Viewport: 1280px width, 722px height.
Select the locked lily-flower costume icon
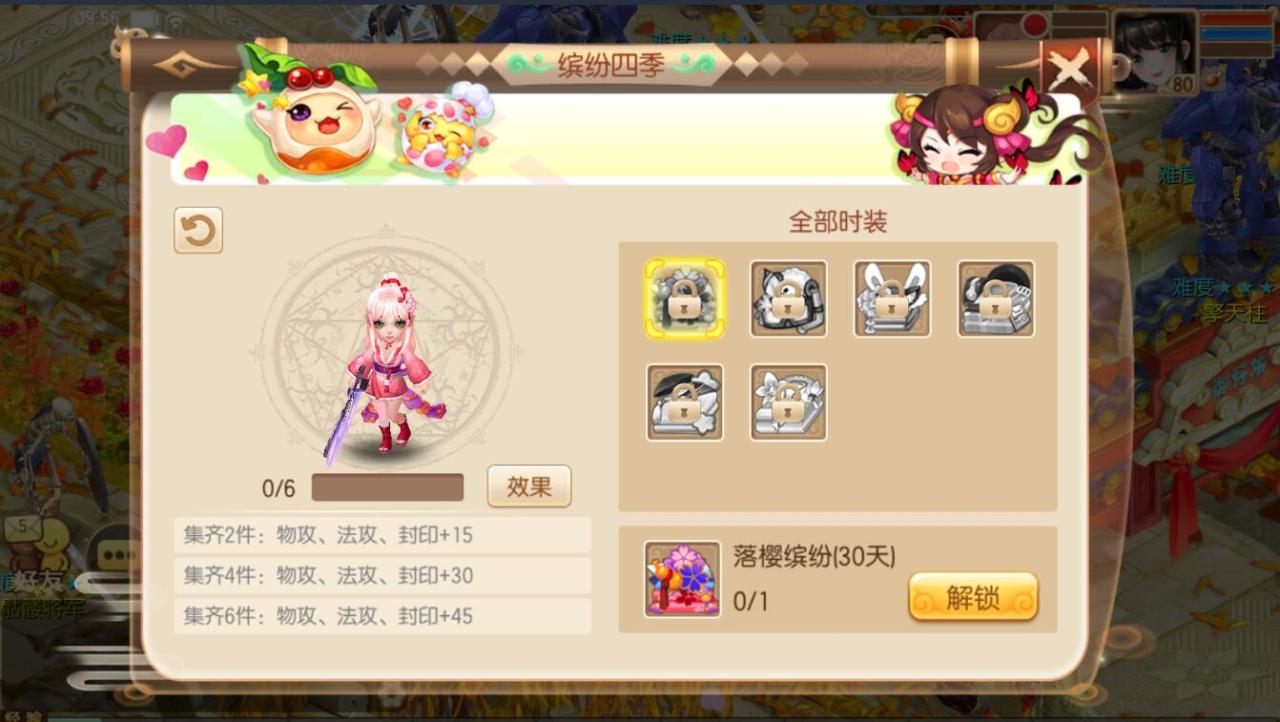[x=788, y=403]
